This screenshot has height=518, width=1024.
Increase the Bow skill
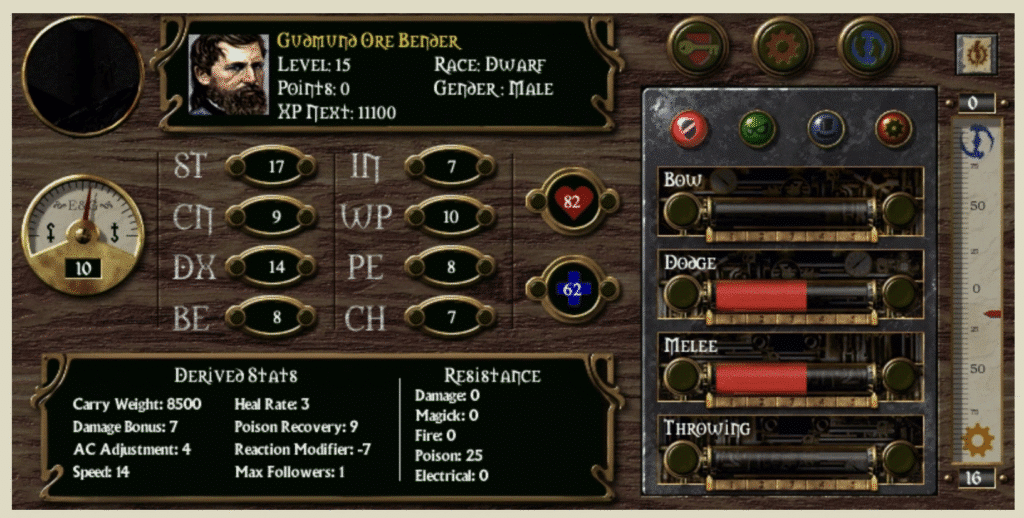click(899, 210)
